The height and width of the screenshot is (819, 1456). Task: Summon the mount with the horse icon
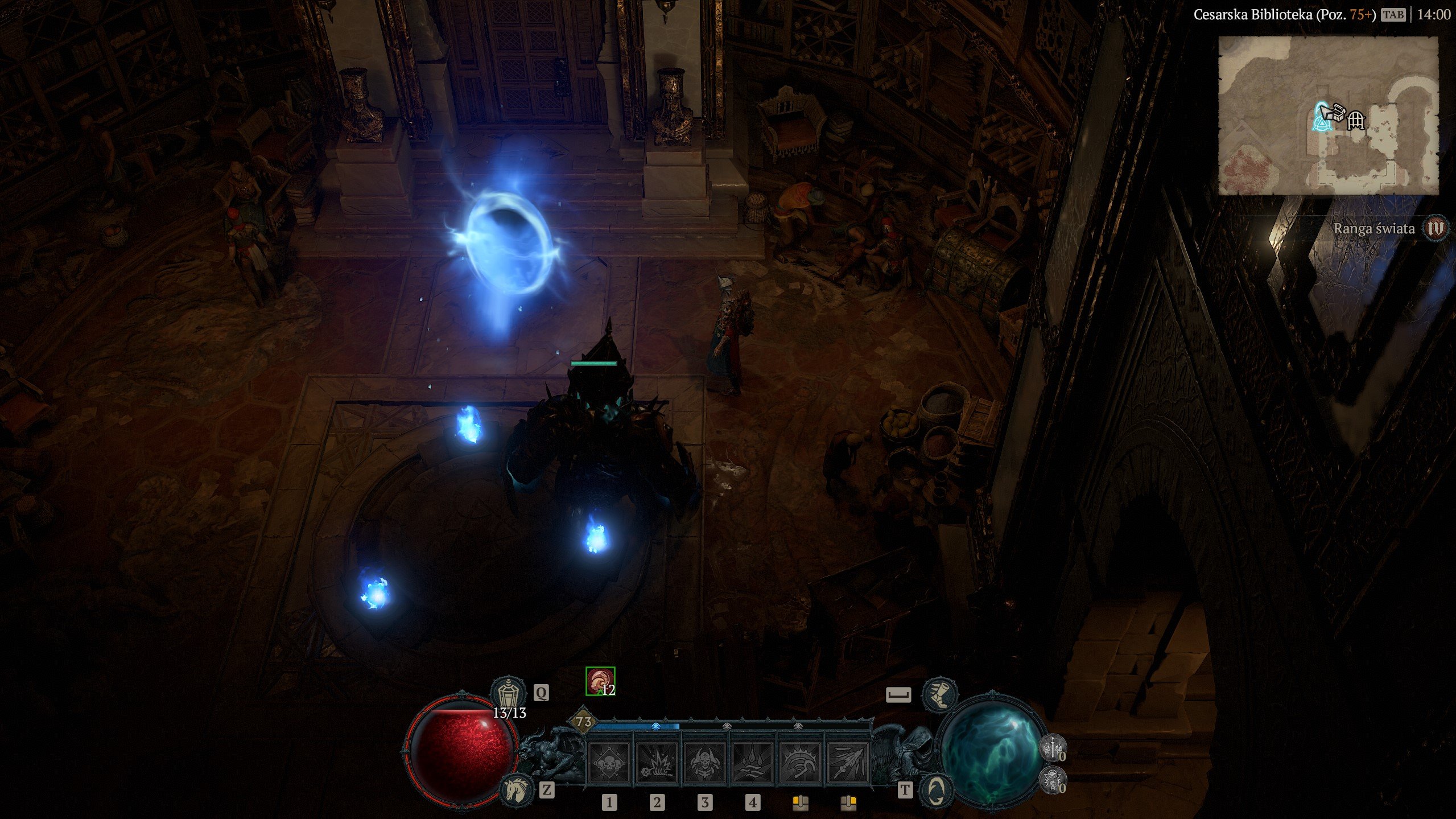click(516, 789)
